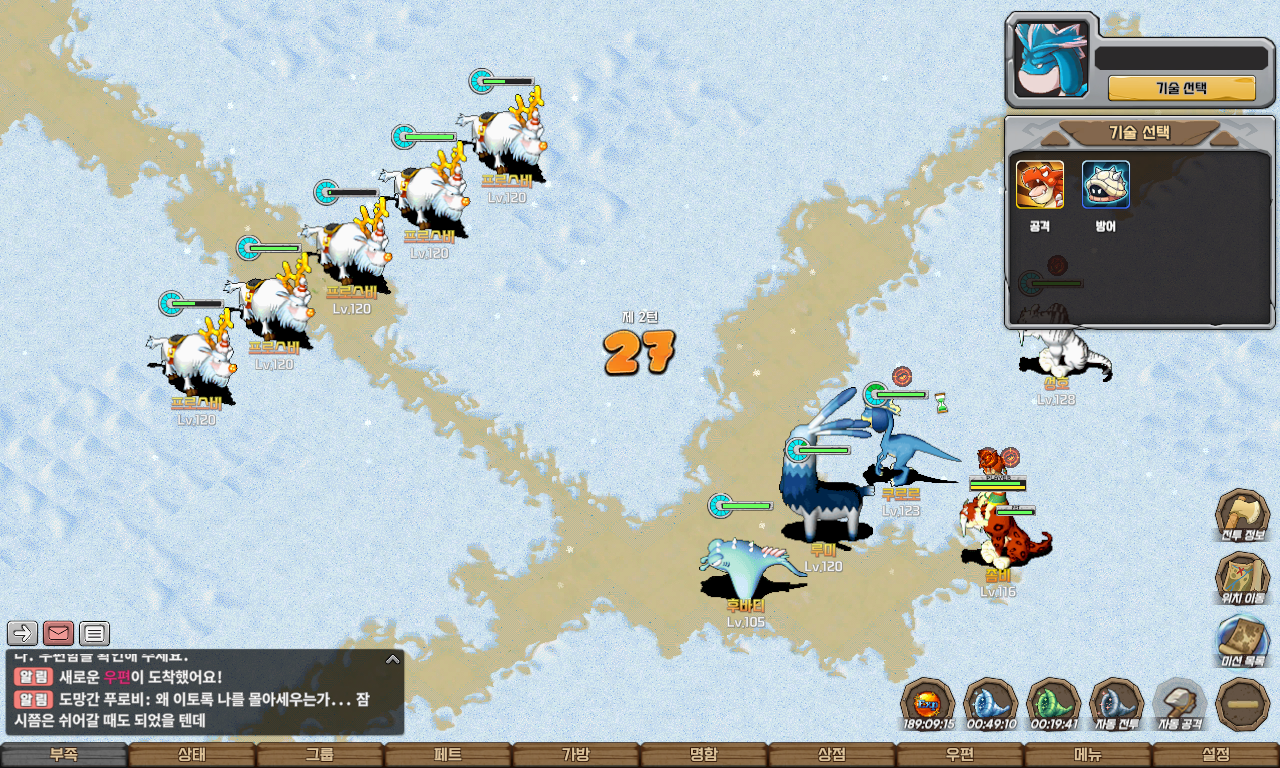Go to the 상점 (Shop) tab
Viewport: 1280px width, 768px height.
coord(832,755)
